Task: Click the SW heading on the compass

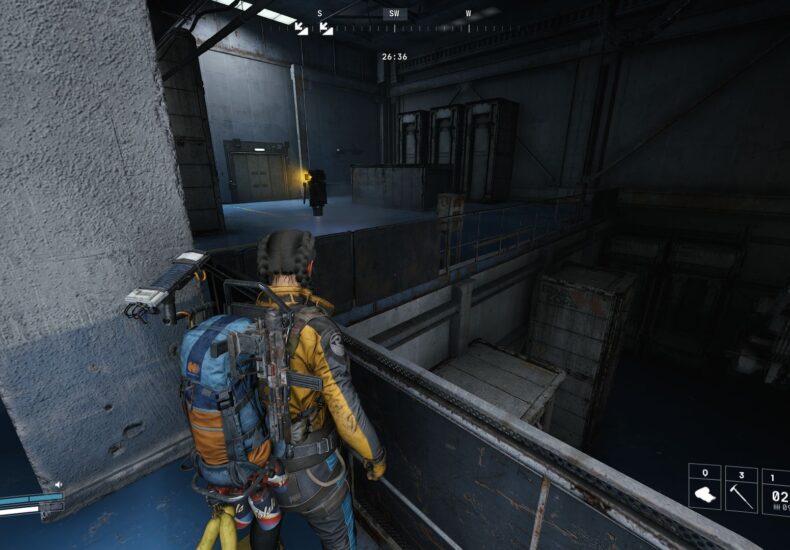Action: (395, 14)
